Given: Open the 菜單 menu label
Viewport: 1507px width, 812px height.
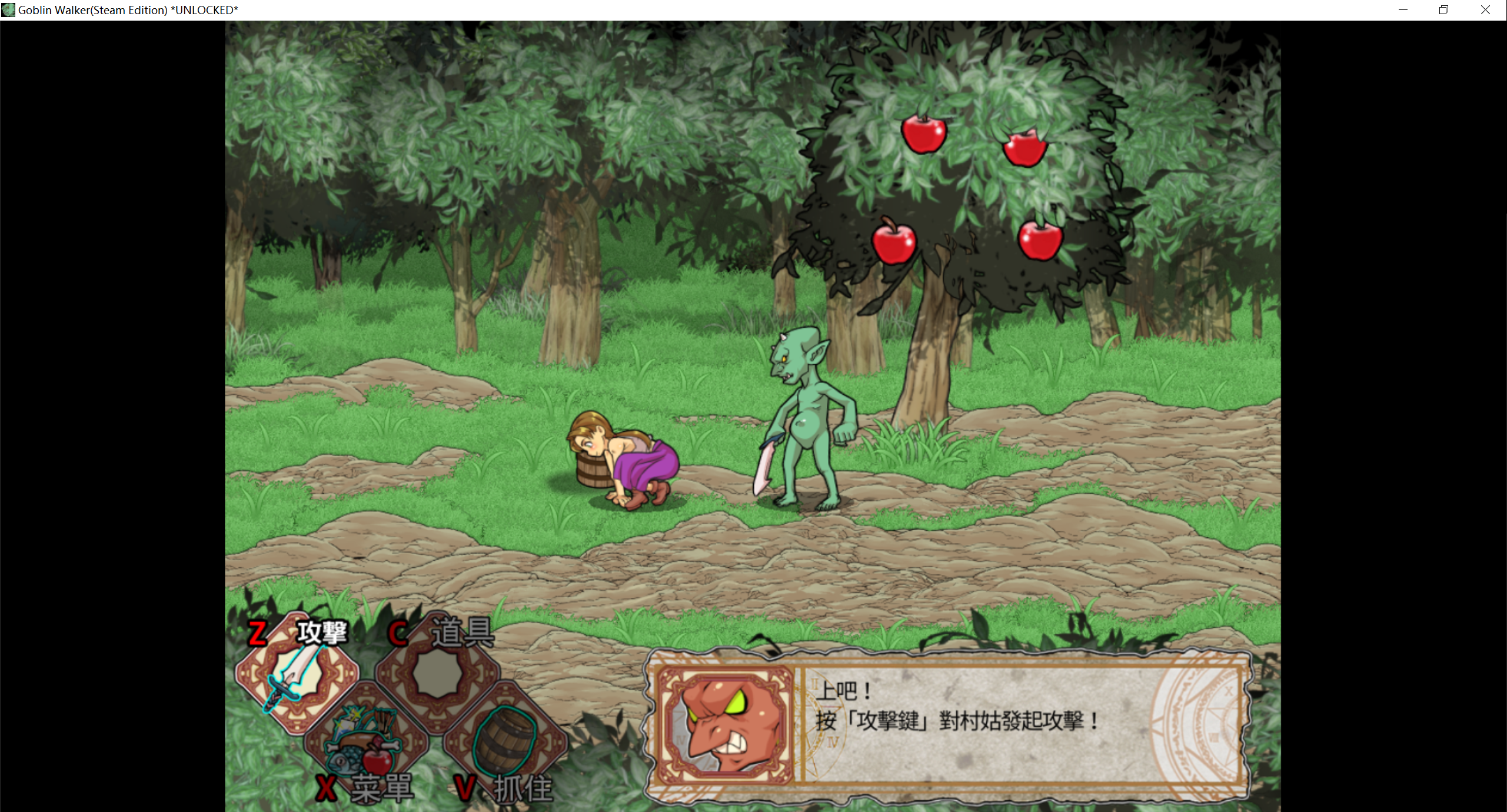Looking at the screenshot, I should coord(382,790).
